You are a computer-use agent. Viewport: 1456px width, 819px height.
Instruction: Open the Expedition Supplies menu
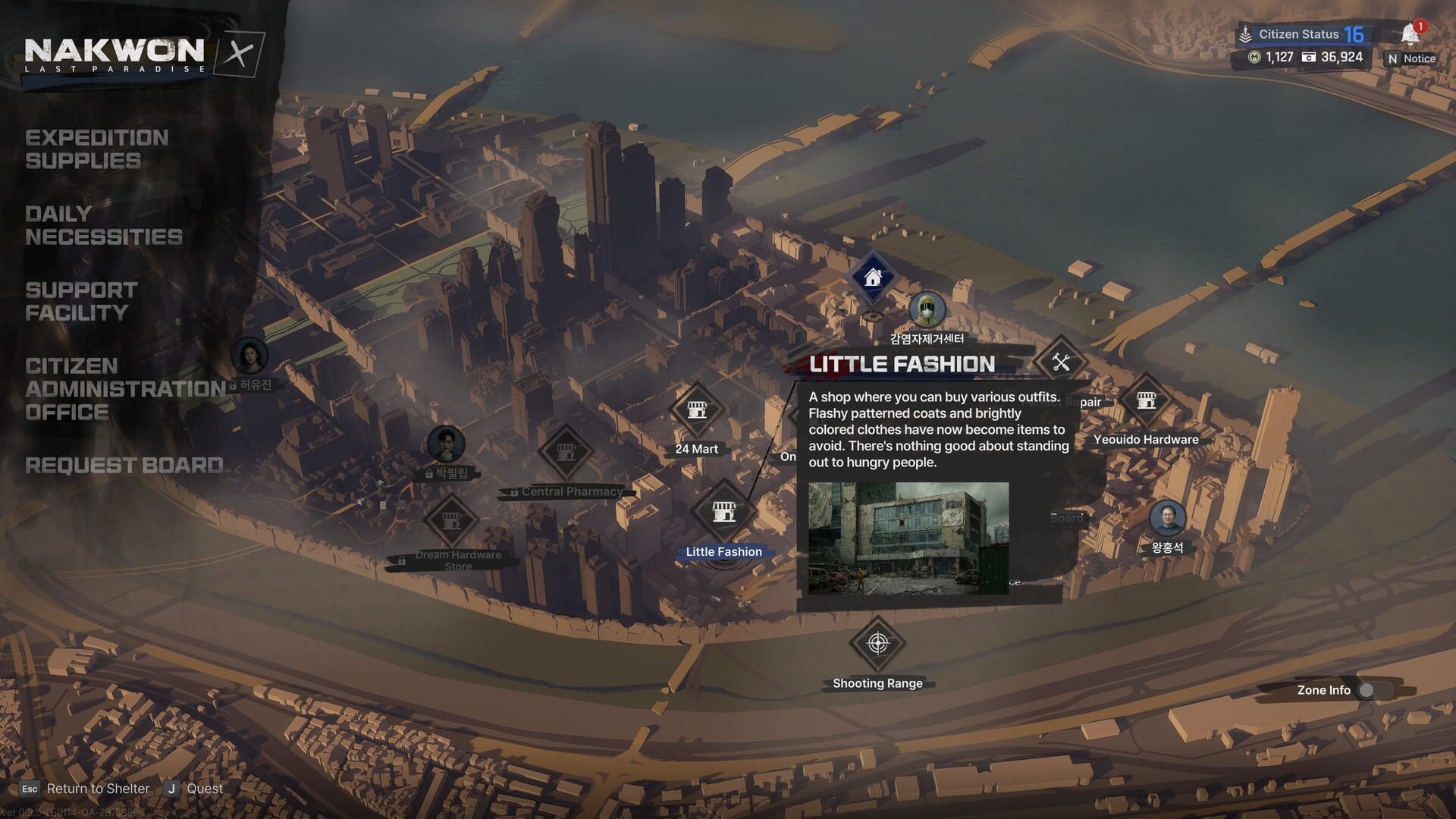pos(96,149)
